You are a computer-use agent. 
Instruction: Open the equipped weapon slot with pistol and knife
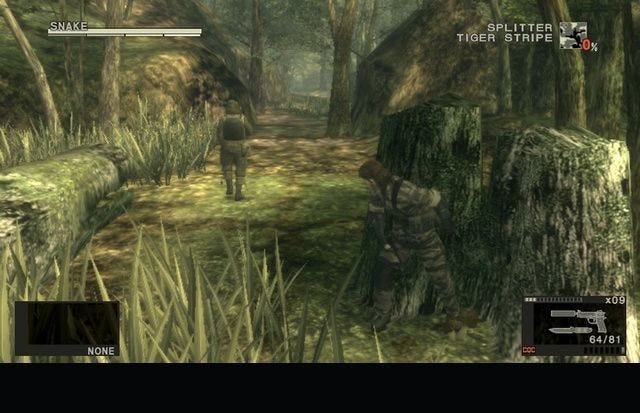[x=579, y=326]
